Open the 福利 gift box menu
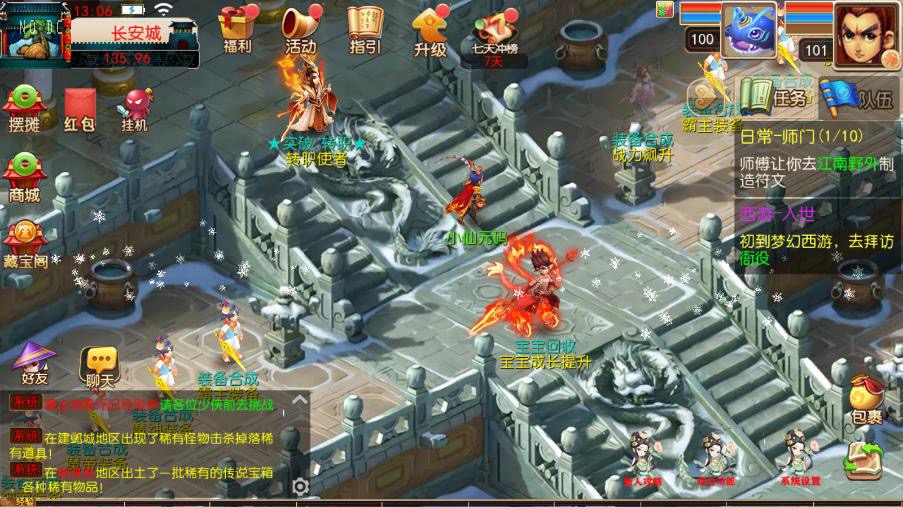The height and width of the screenshot is (507, 903). tap(237, 28)
